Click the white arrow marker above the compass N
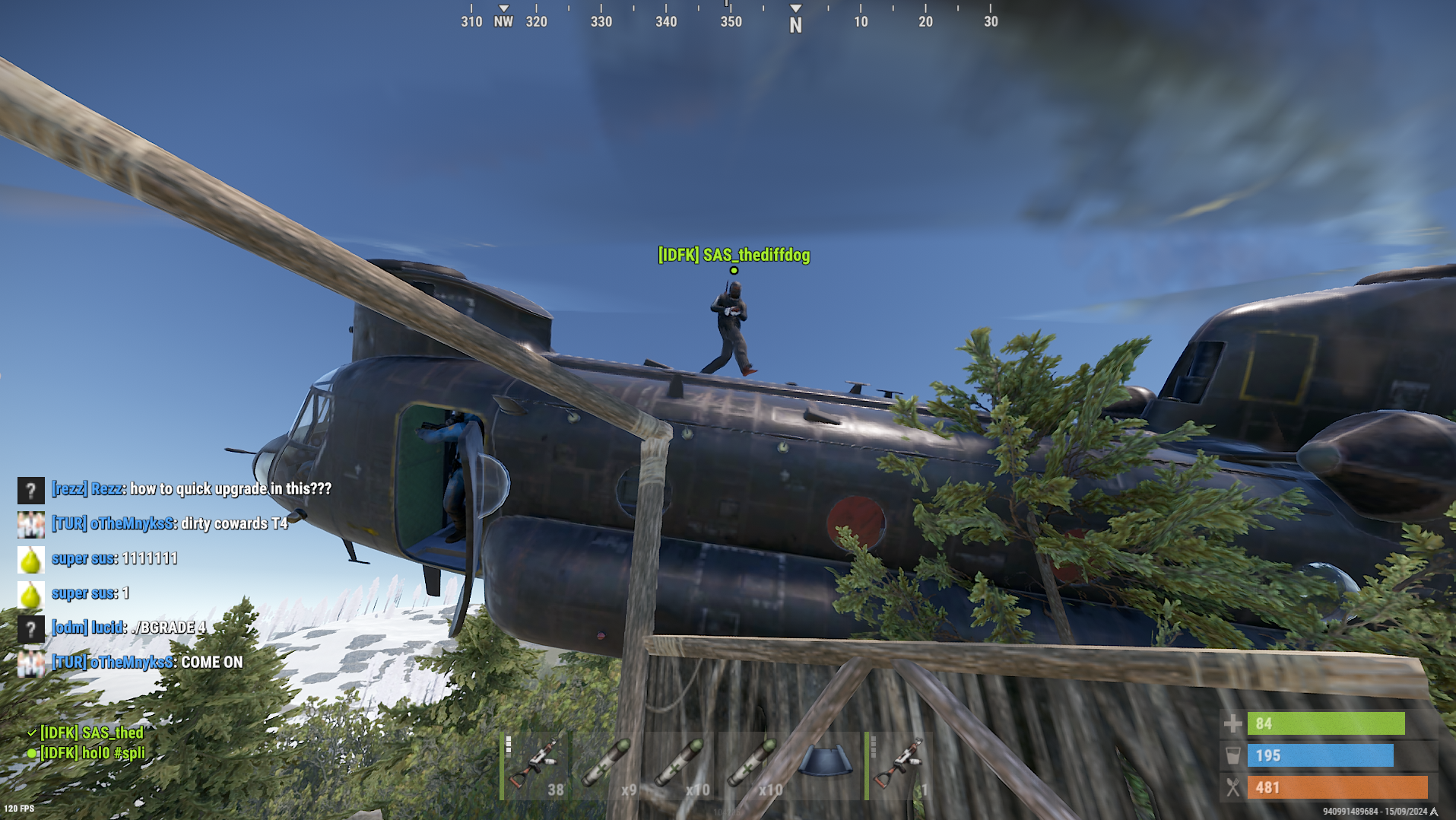The height and width of the screenshot is (820, 1456). (x=795, y=8)
